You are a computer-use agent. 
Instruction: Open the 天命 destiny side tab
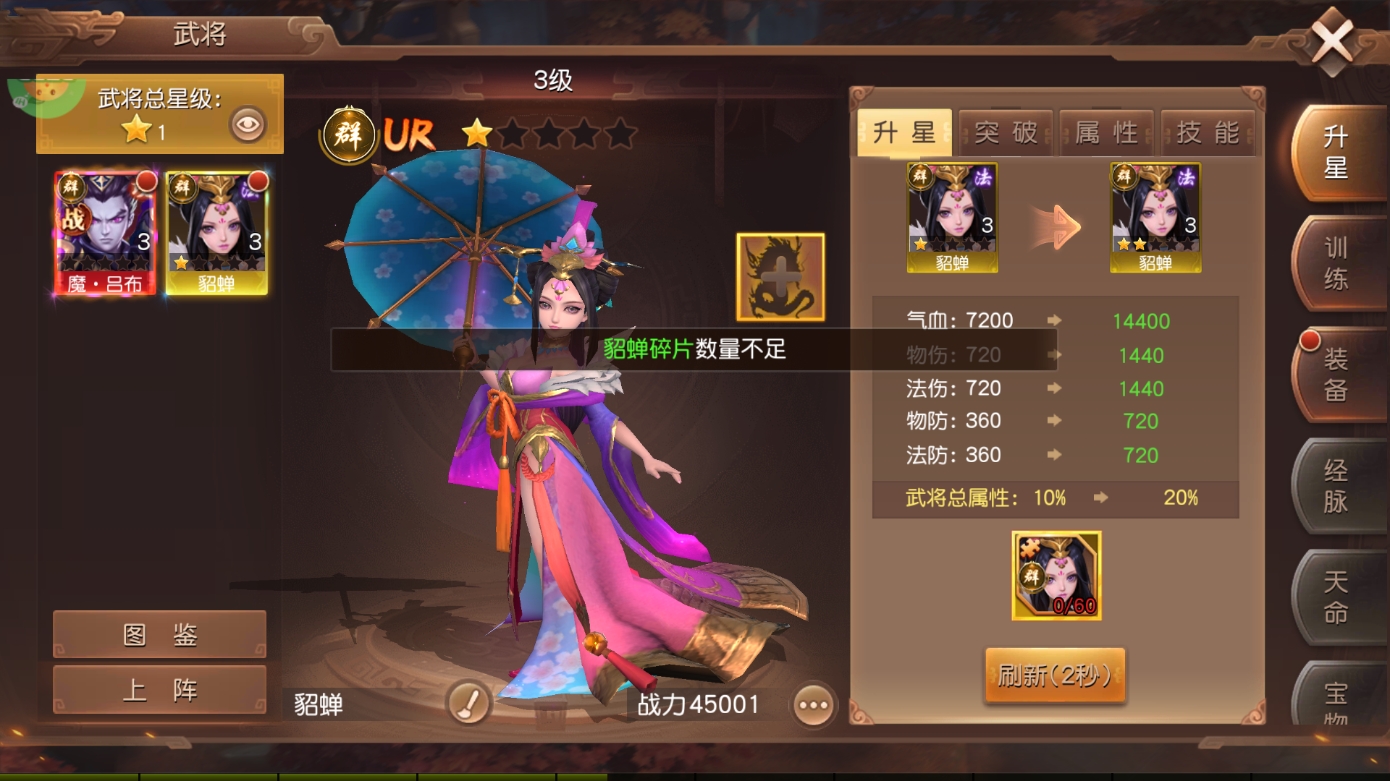click(x=1337, y=596)
